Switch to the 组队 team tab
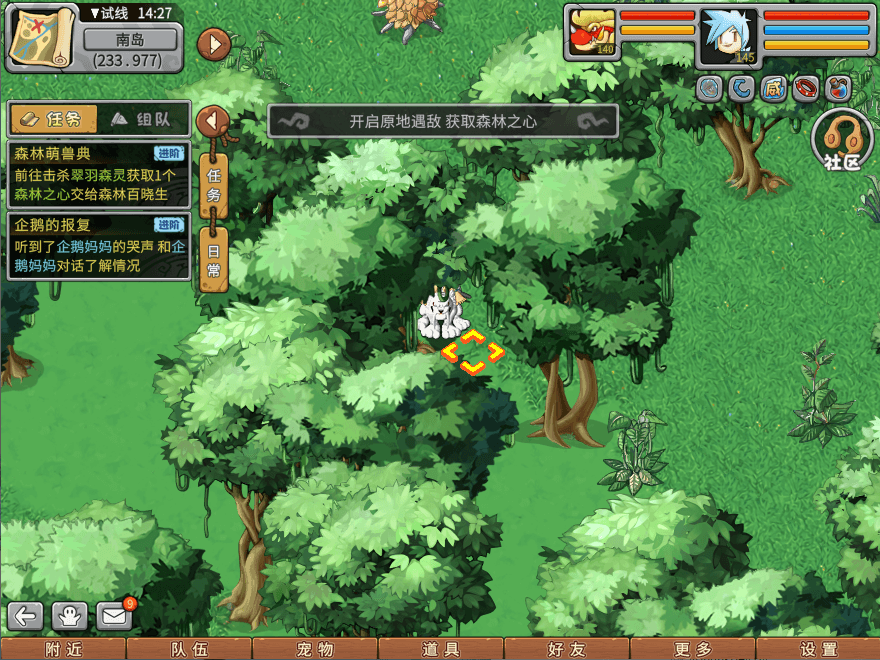The width and height of the screenshot is (880, 660). (141, 119)
